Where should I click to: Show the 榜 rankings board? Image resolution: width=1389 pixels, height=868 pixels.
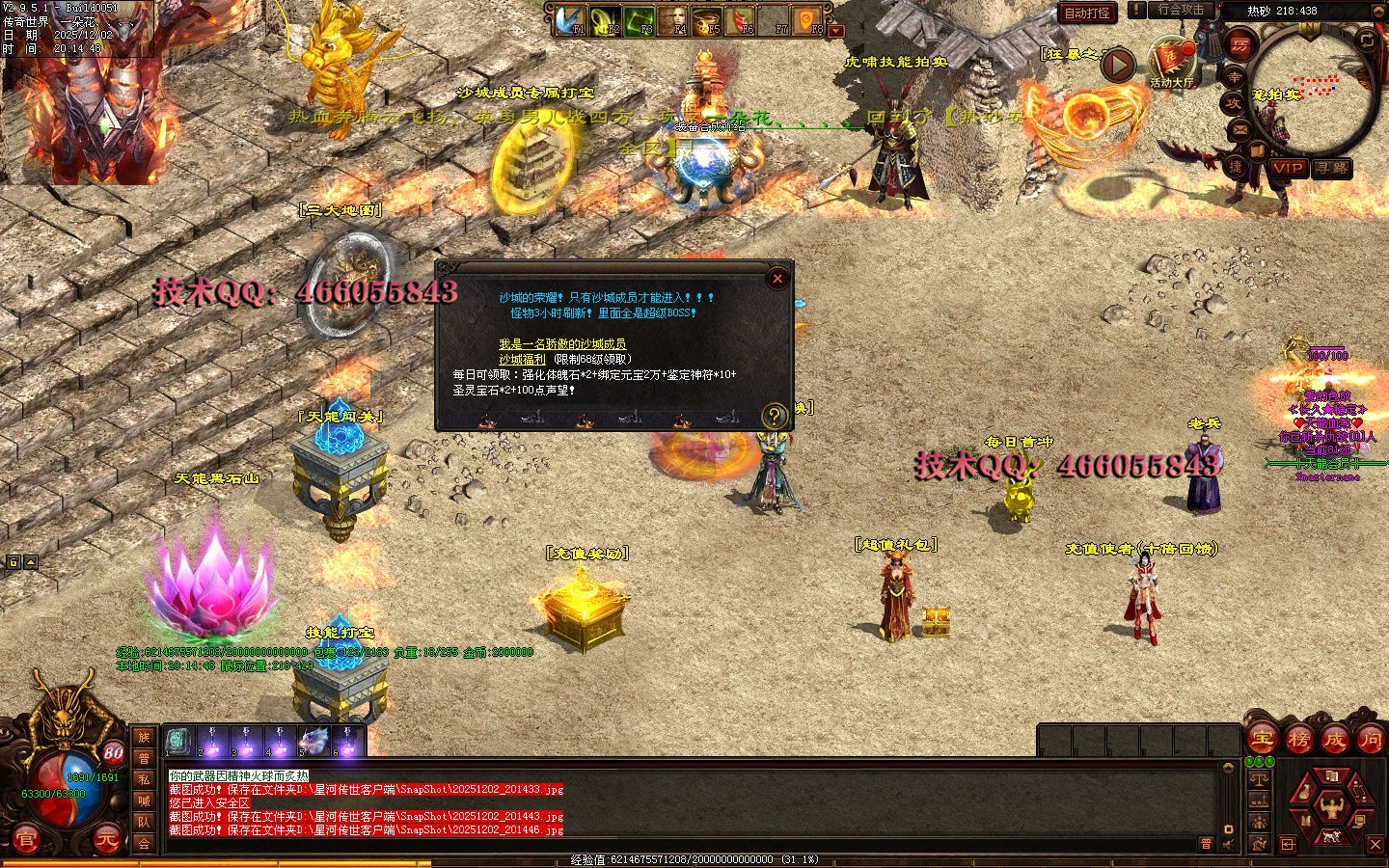1298,740
